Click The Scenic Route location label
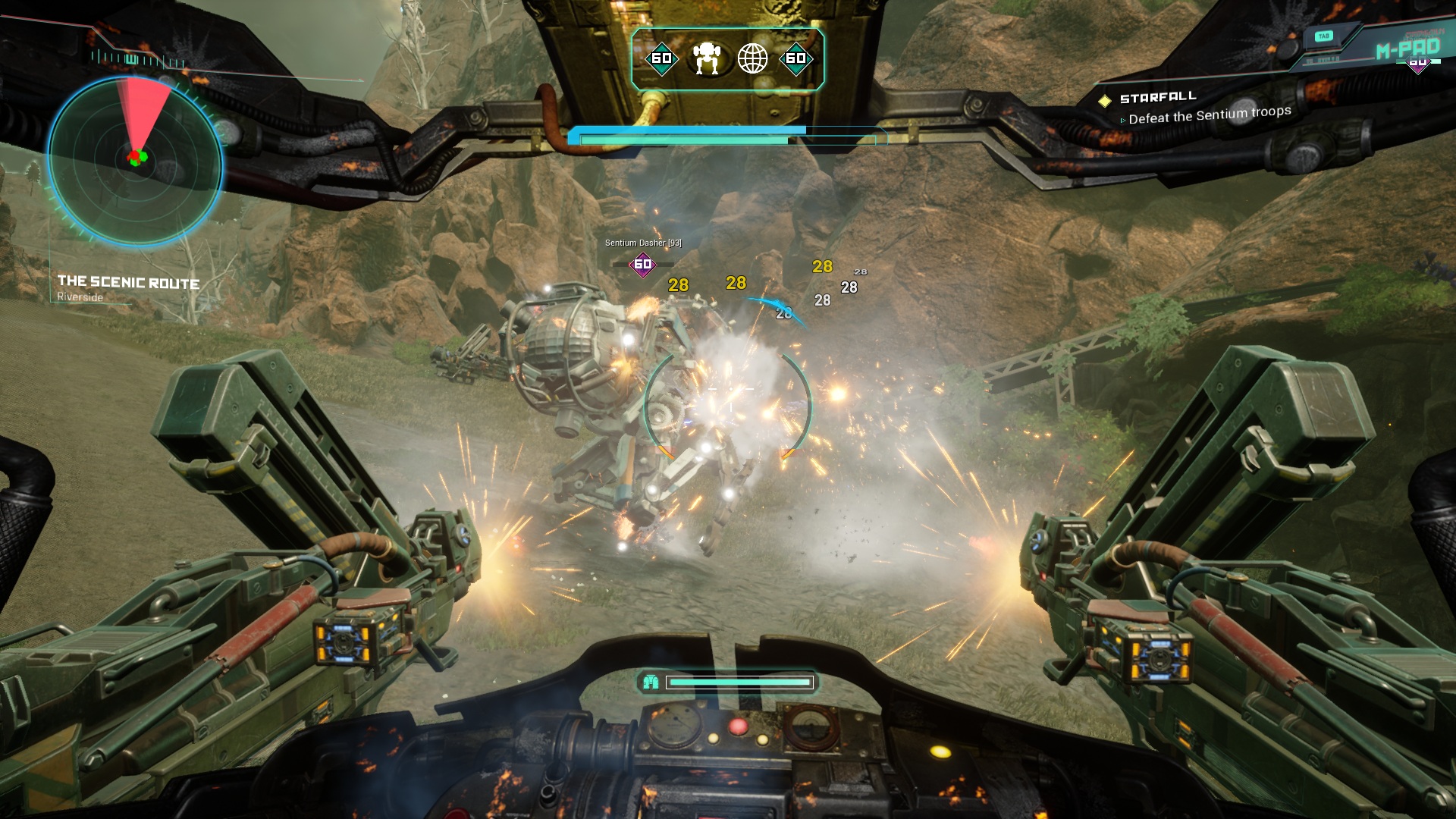1456x819 pixels. click(x=128, y=283)
